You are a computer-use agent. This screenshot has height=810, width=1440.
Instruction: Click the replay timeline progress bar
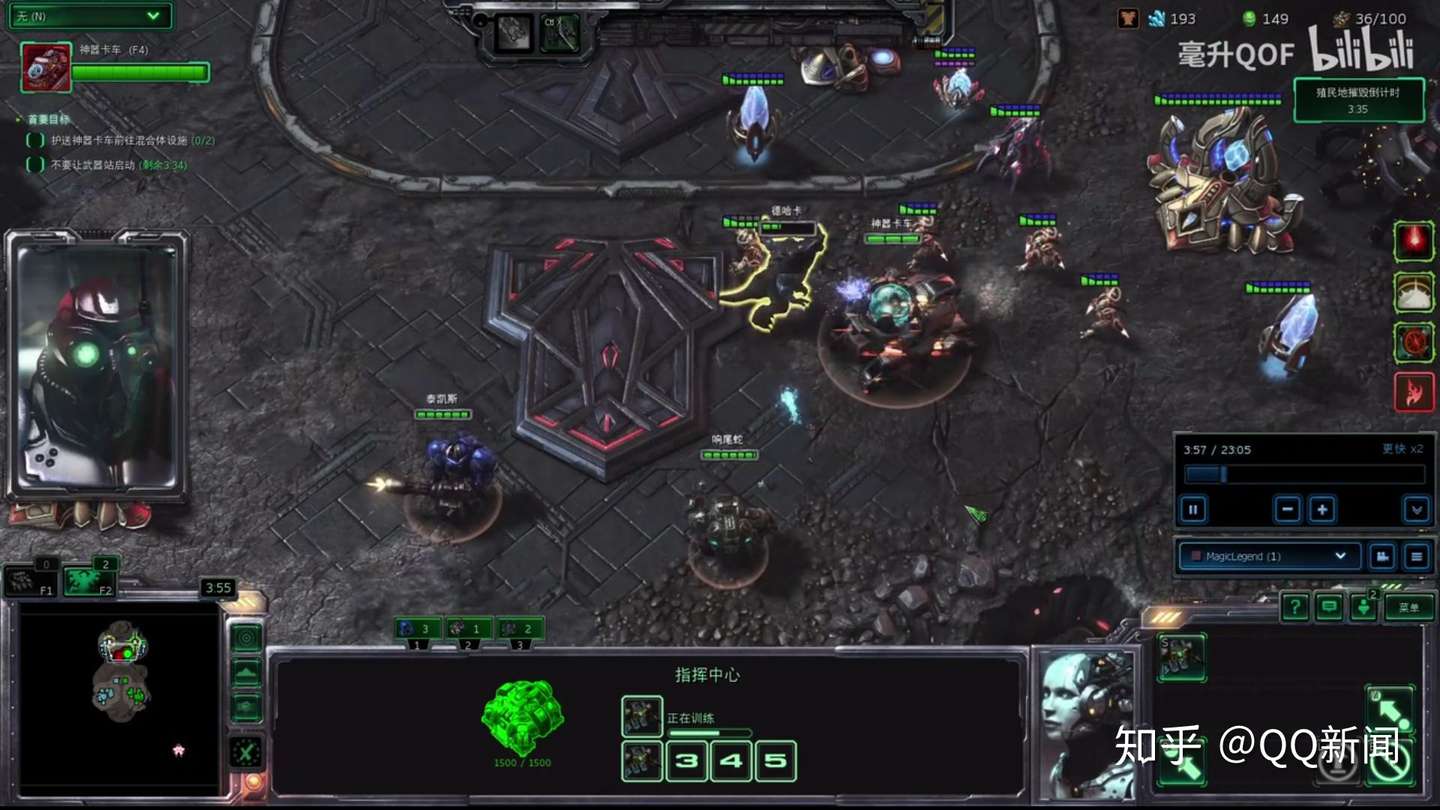coord(1303,474)
